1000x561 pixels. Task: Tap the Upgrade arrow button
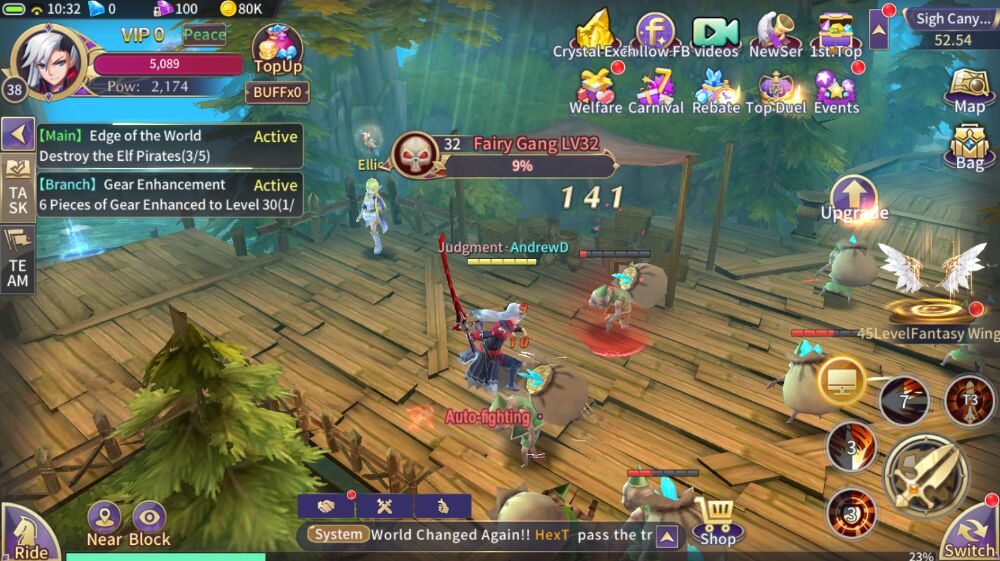pos(854,197)
